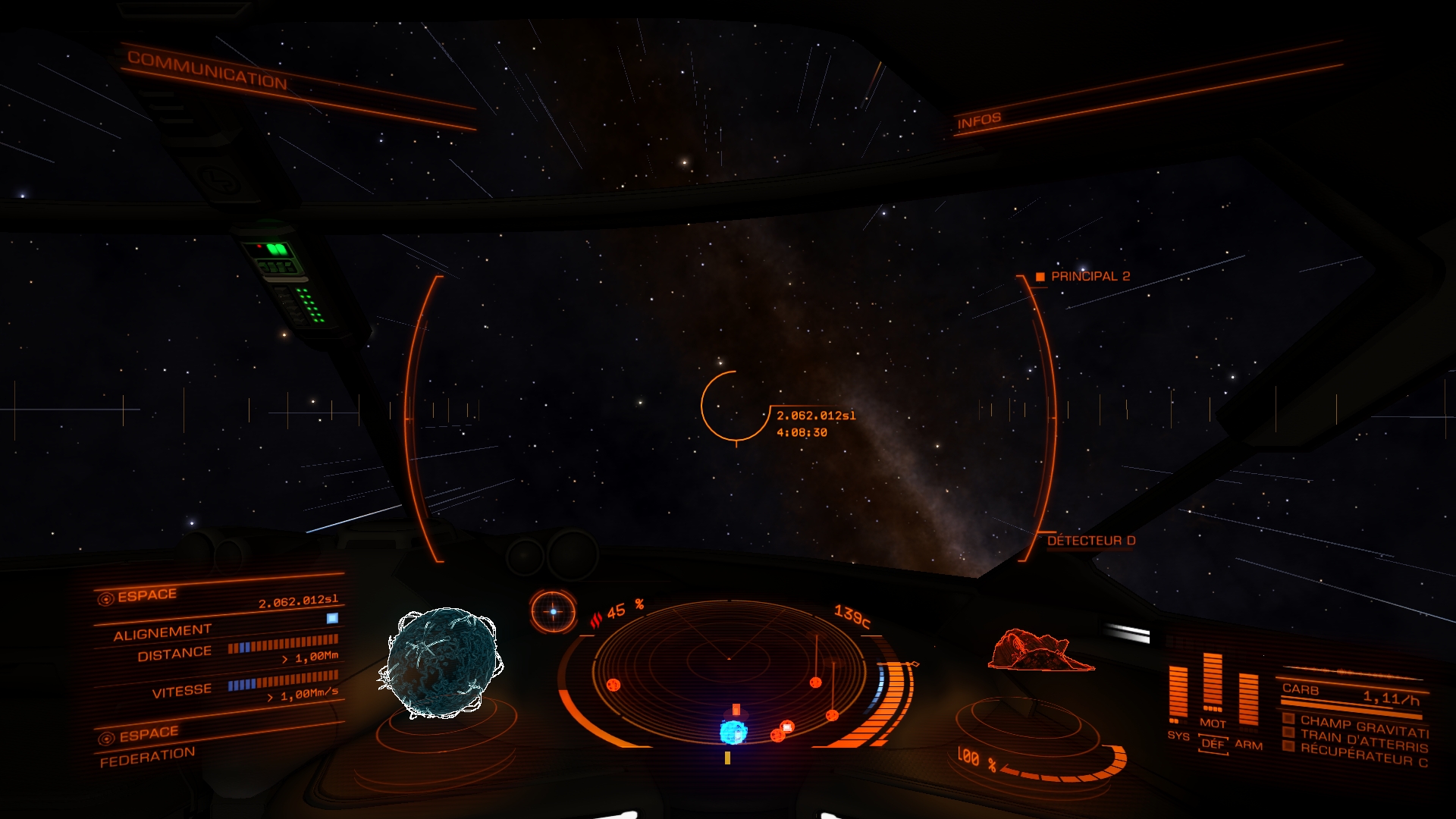Select the DÉTECTEUR D label
Viewport: 1456px width, 819px height.
pos(1090,541)
